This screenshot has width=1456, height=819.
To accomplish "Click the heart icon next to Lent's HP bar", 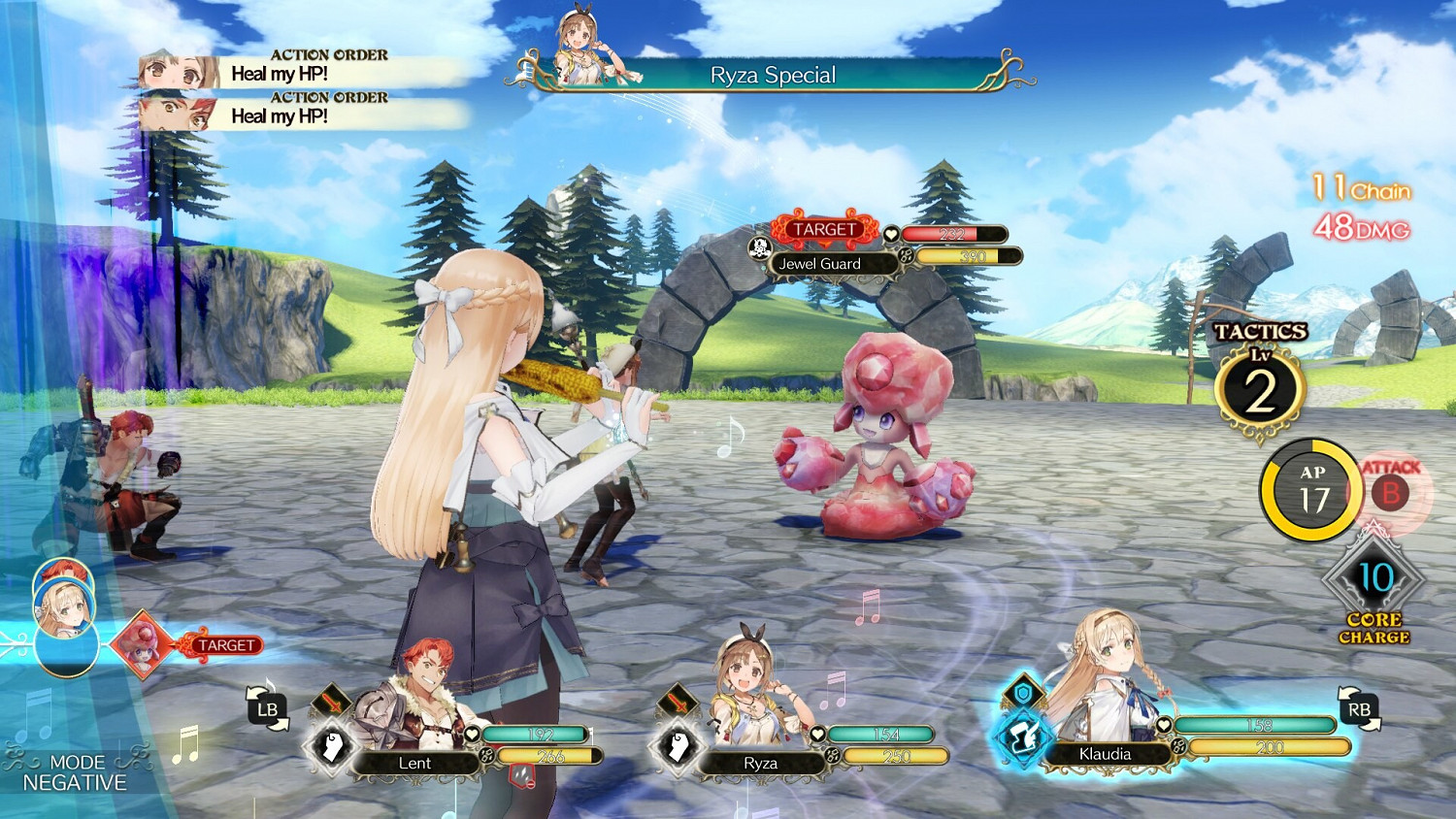I will 473,733.
